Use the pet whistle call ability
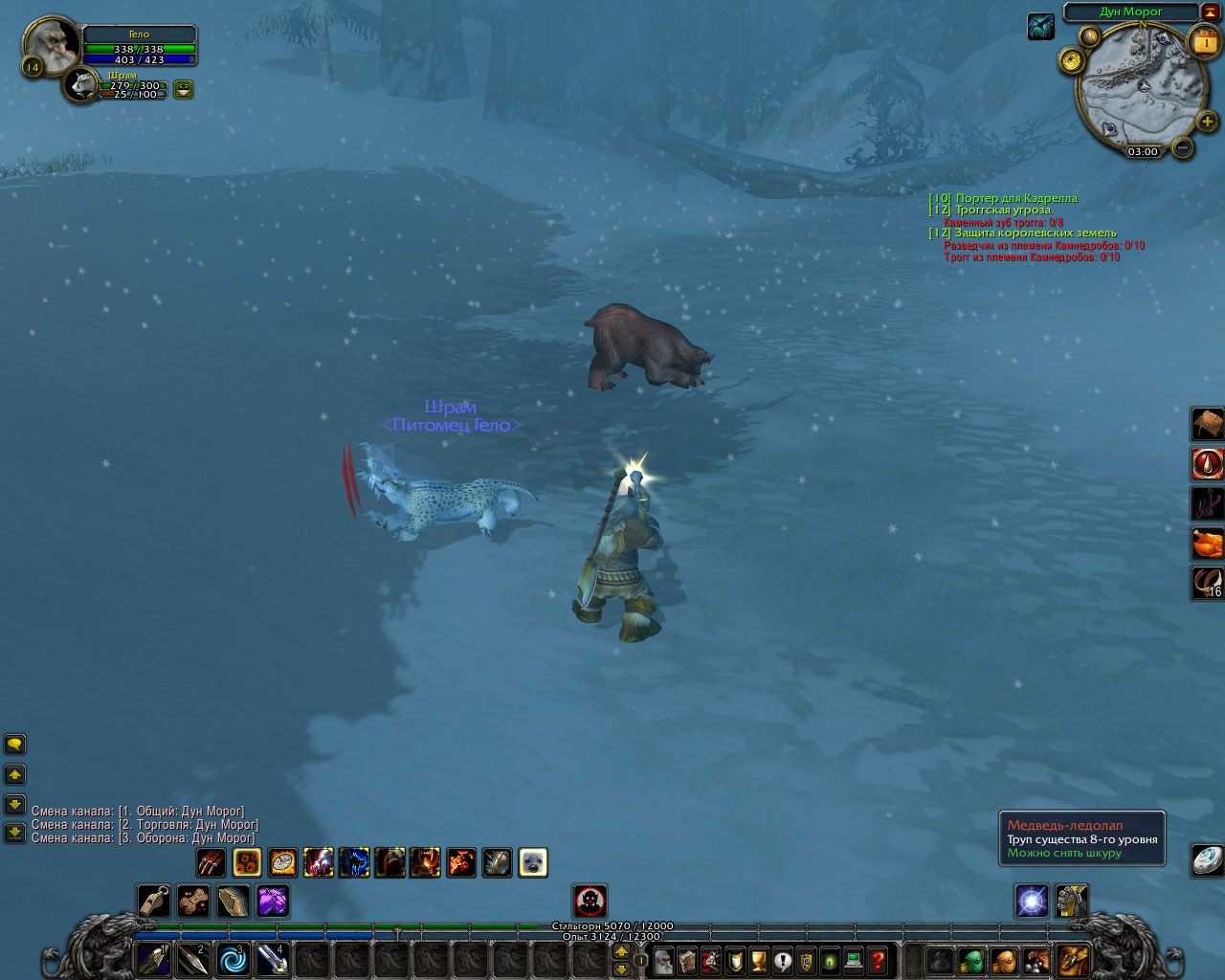 [x=153, y=901]
